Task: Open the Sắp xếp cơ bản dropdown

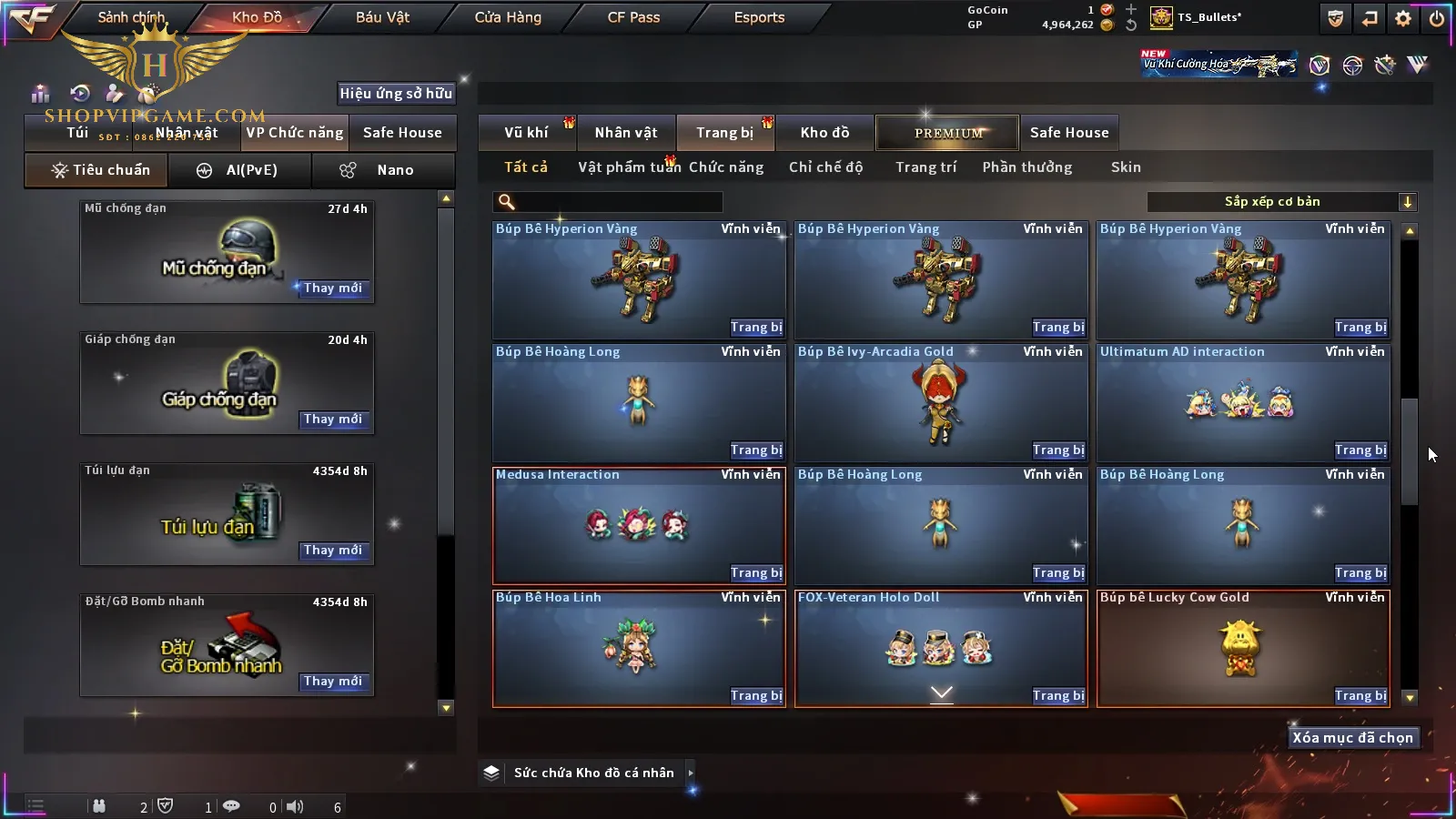Action: [x=1281, y=202]
